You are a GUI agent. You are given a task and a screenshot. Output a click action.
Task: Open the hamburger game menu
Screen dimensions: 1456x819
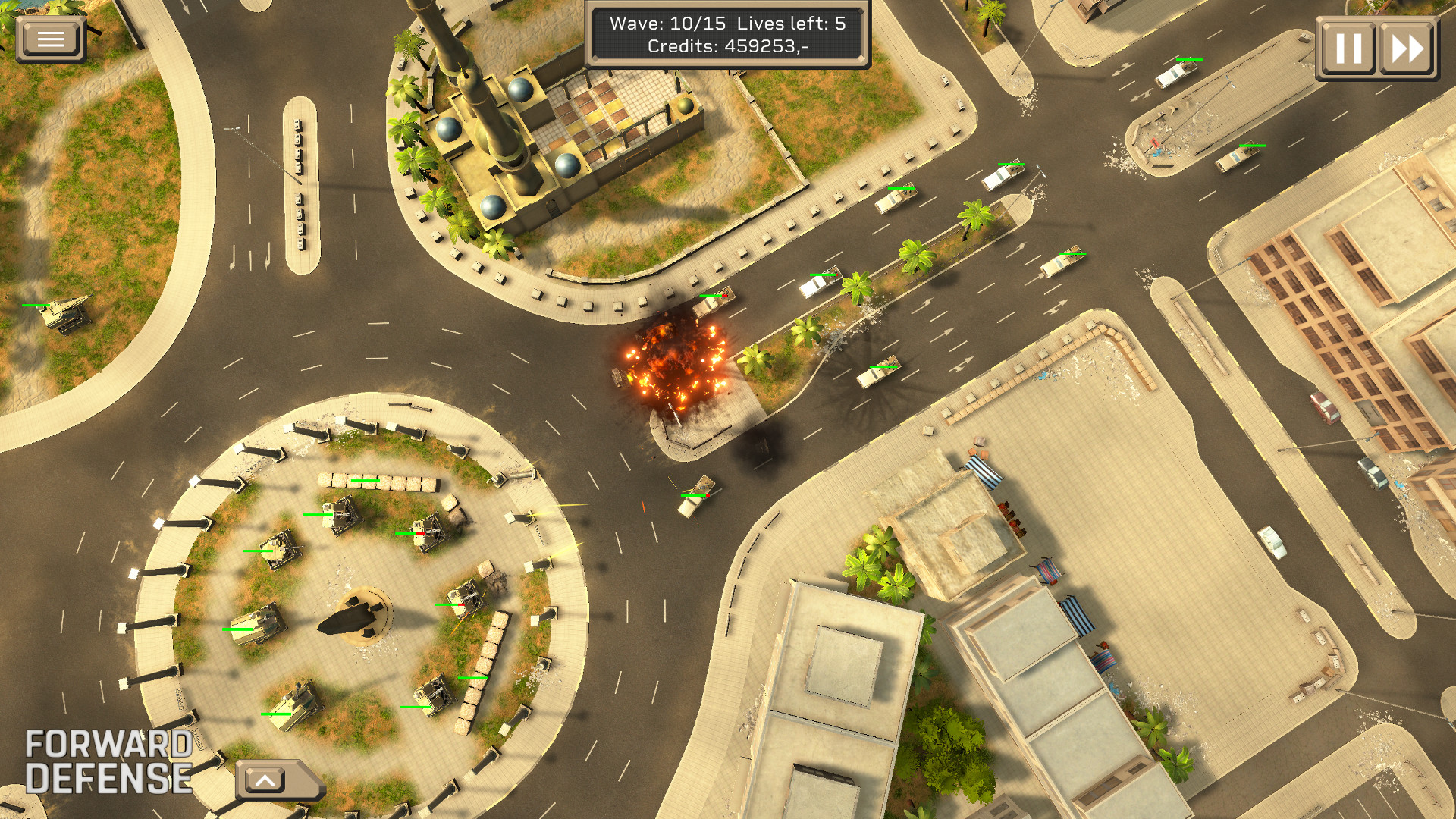click(x=50, y=38)
